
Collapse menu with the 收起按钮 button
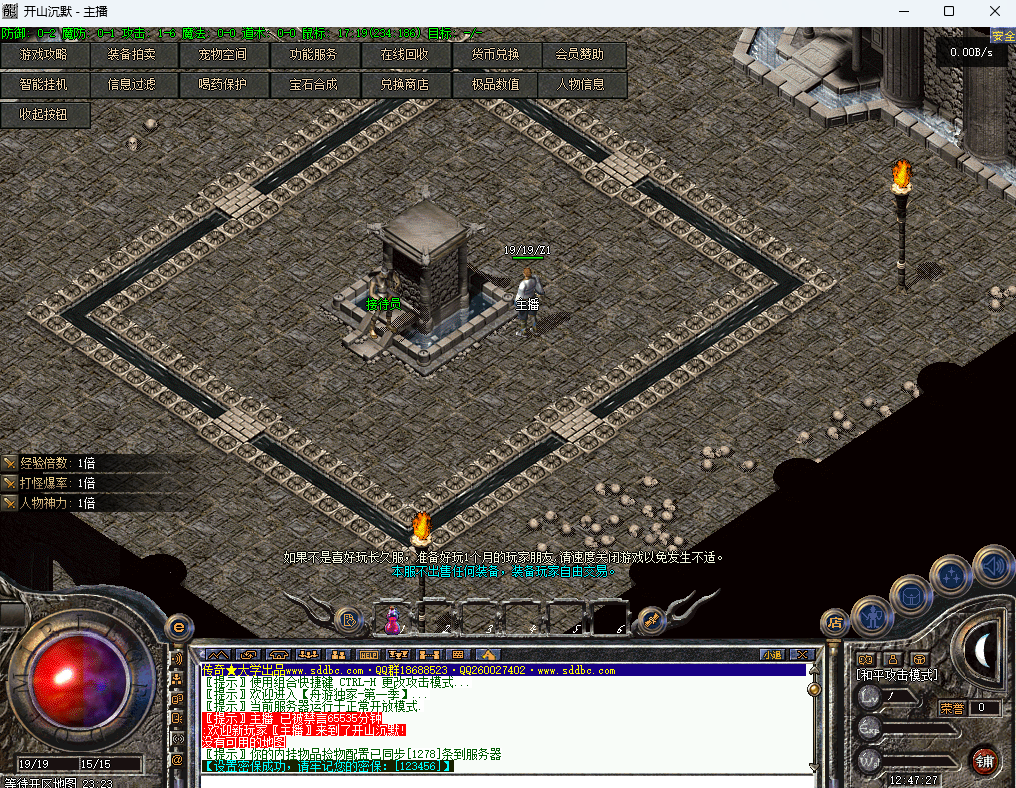45,115
